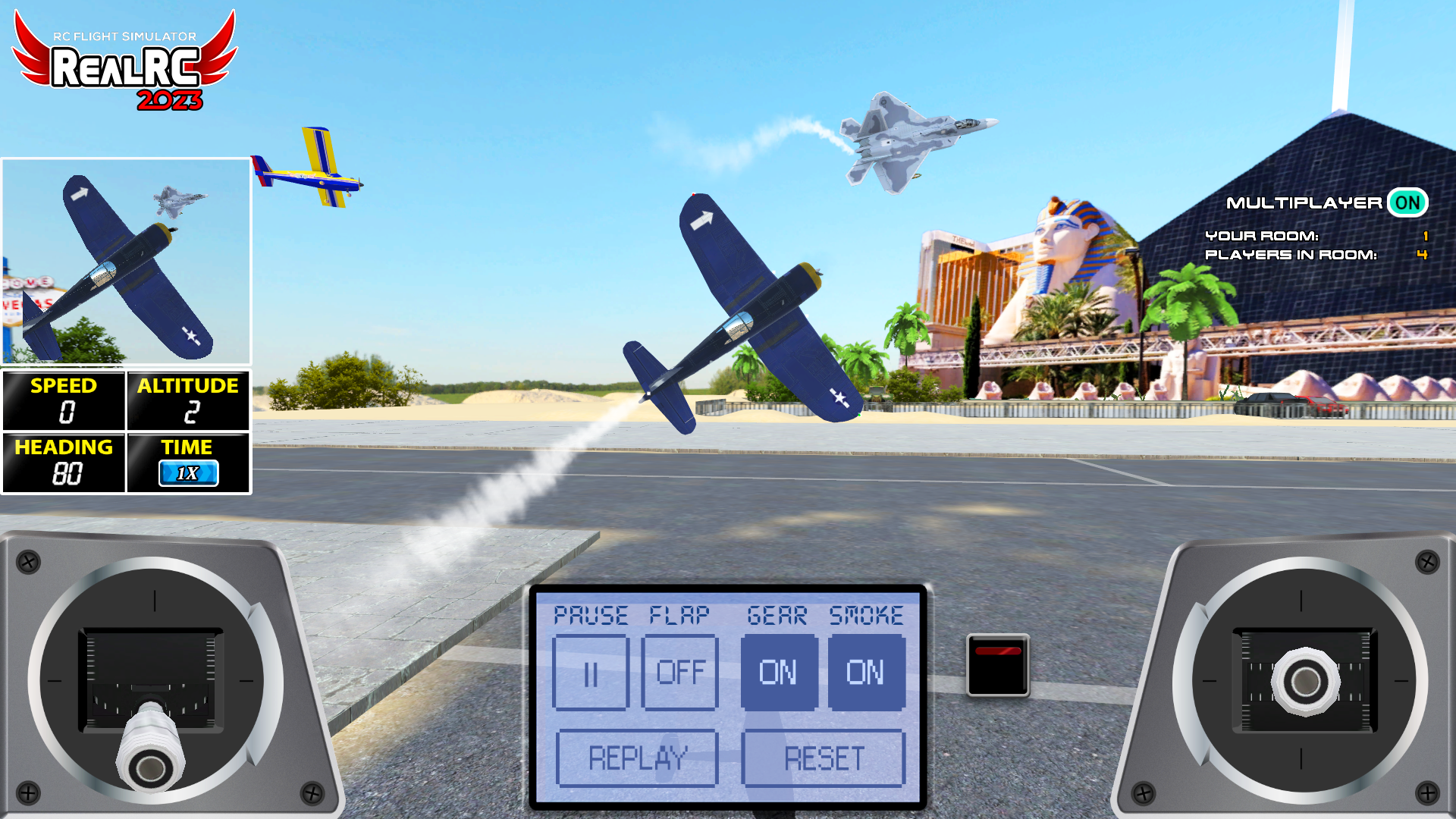Toggle MULTIPLAYER mode
The image size is (1456, 819).
pyautogui.click(x=1408, y=202)
